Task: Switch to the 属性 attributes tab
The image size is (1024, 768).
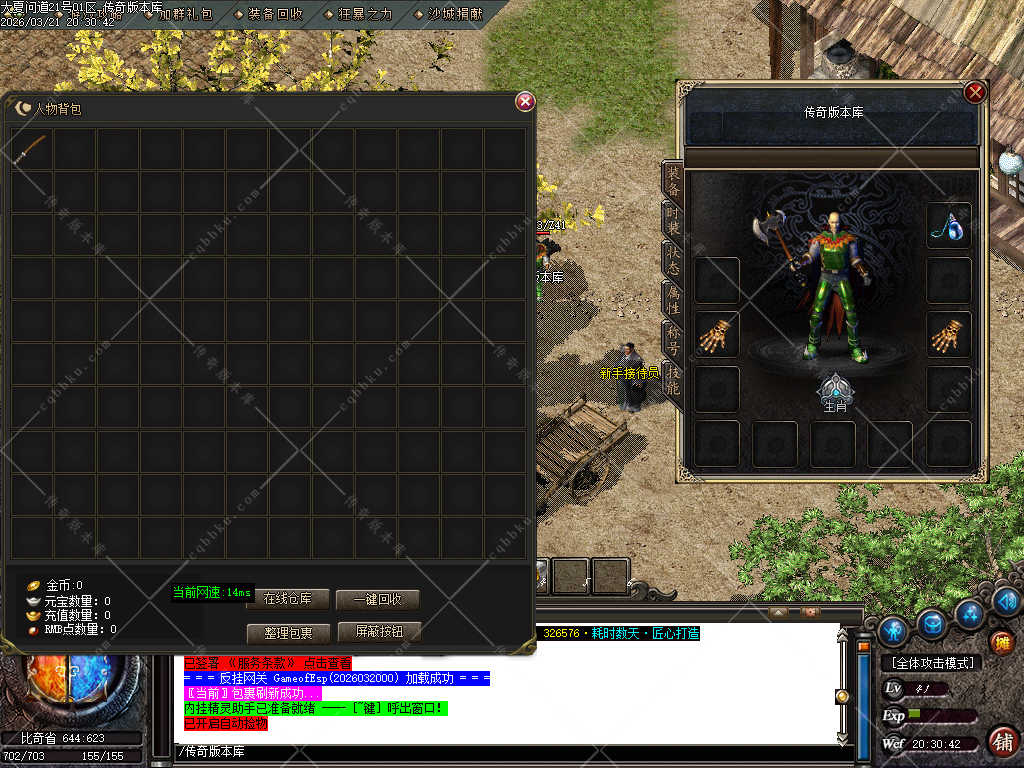Action: (x=672, y=298)
